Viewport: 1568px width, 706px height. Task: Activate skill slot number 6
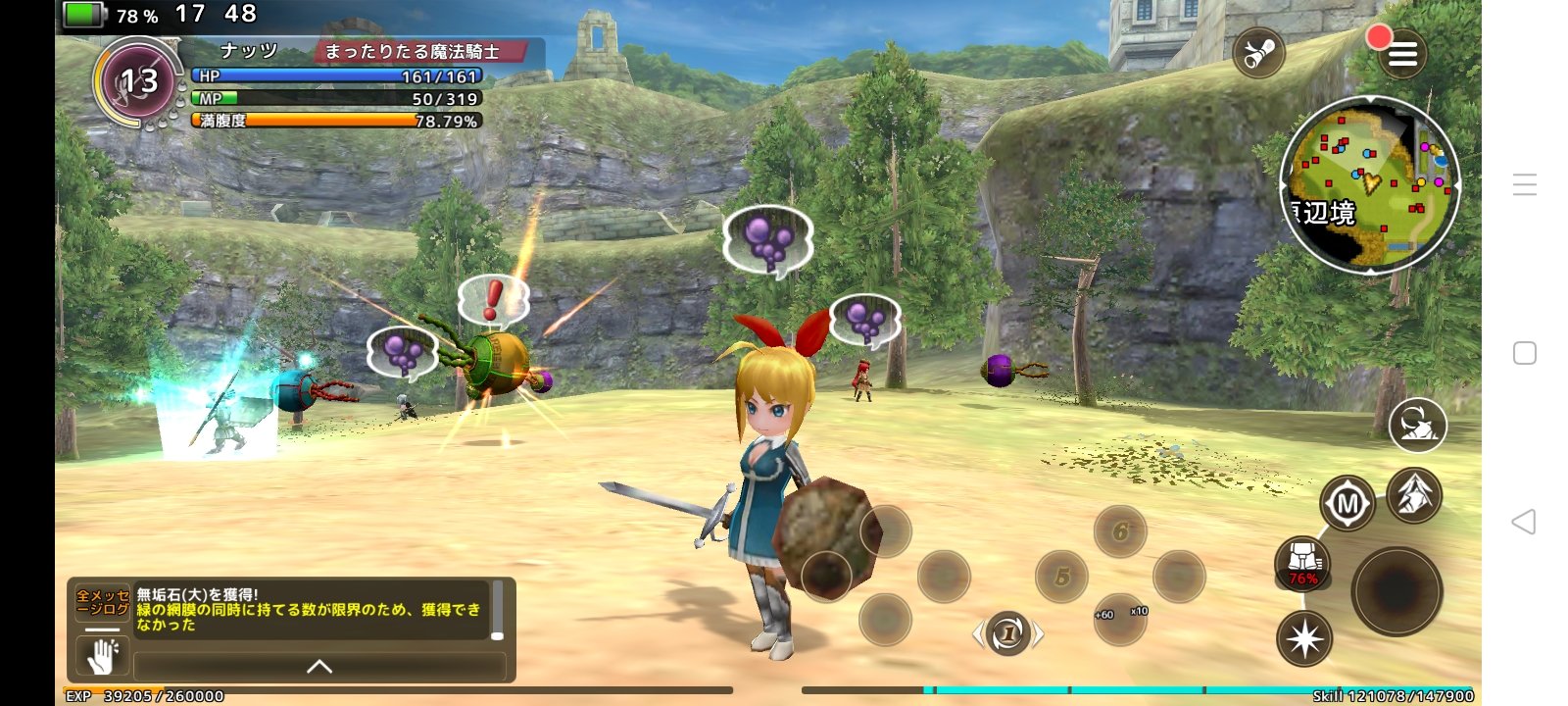1120,531
